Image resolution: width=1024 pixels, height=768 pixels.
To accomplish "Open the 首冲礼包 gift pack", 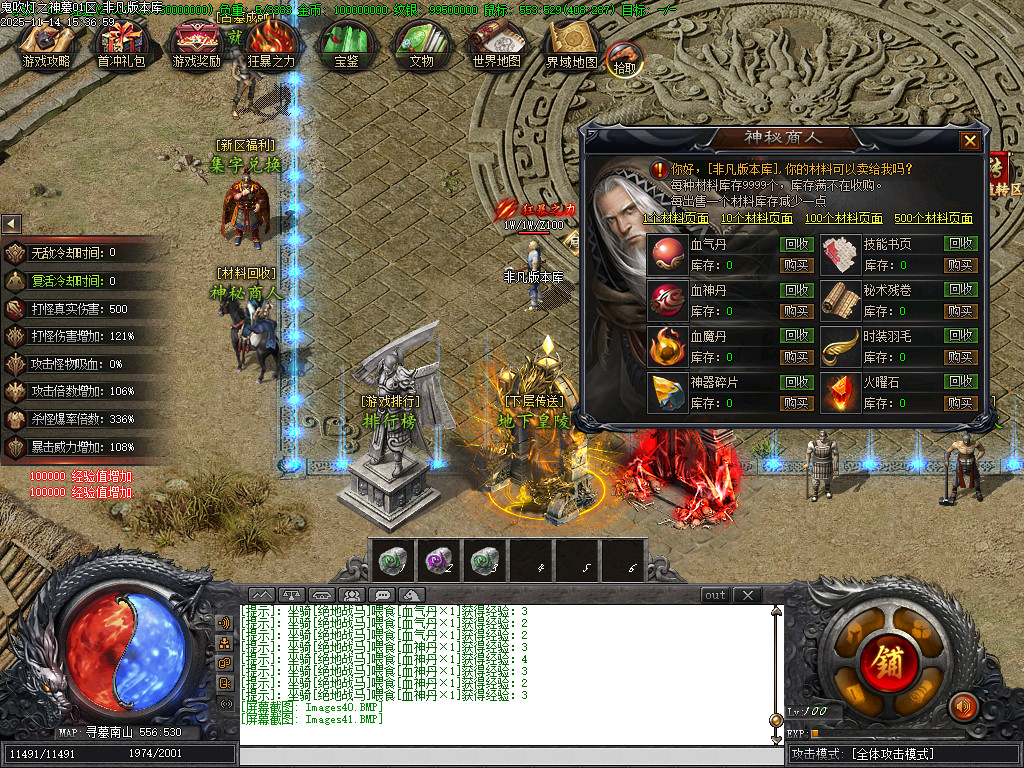I will tap(121, 44).
